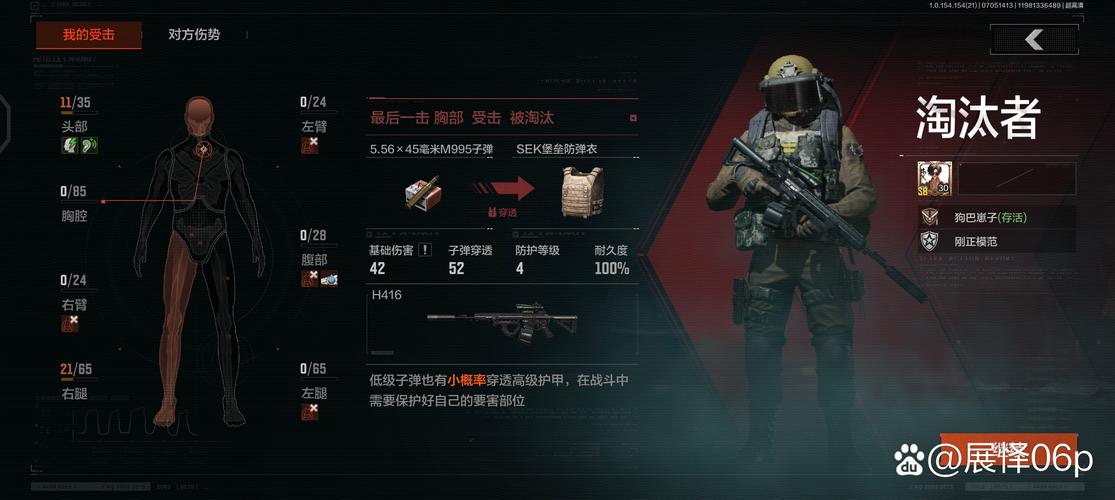Open the eliminator's player avatar

point(934,179)
